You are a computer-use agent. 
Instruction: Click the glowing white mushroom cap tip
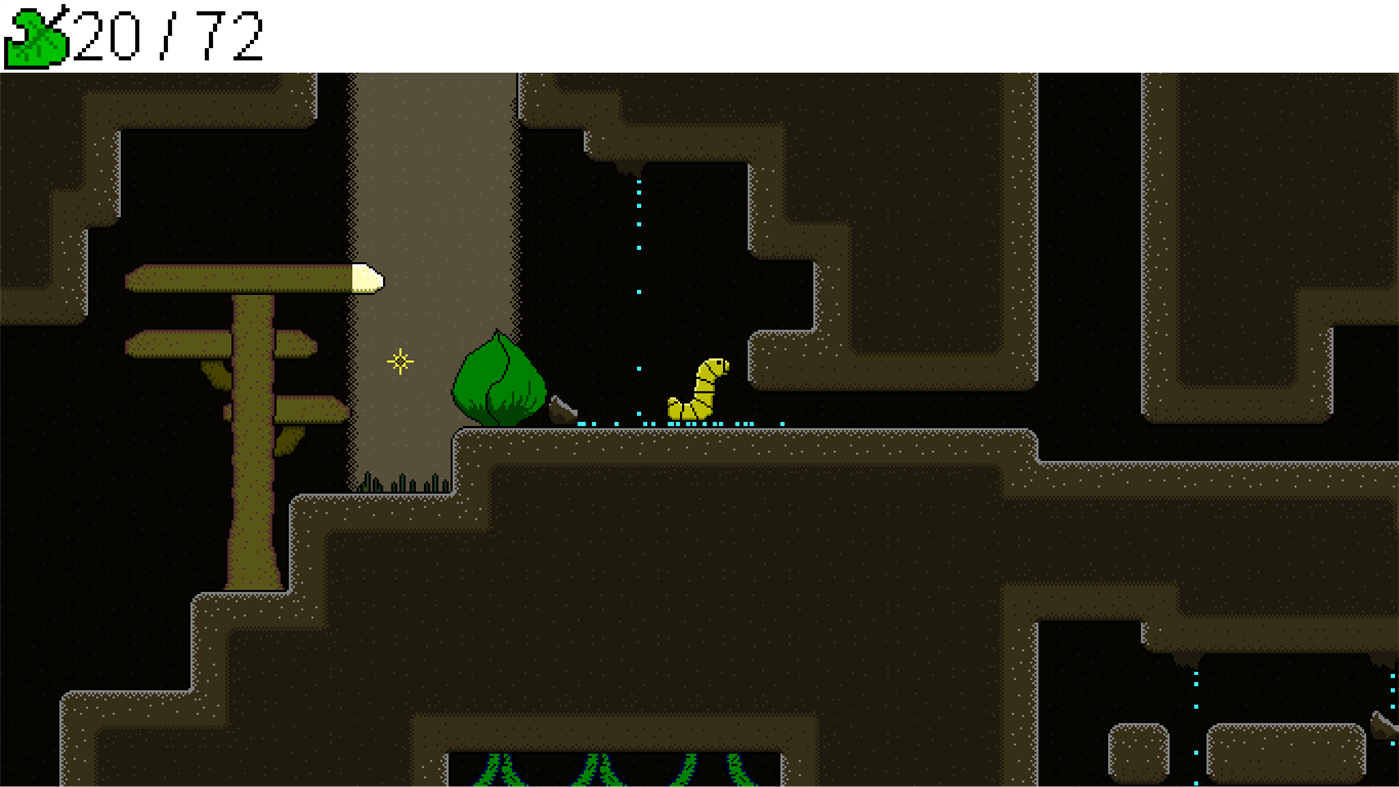[x=368, y=278]
